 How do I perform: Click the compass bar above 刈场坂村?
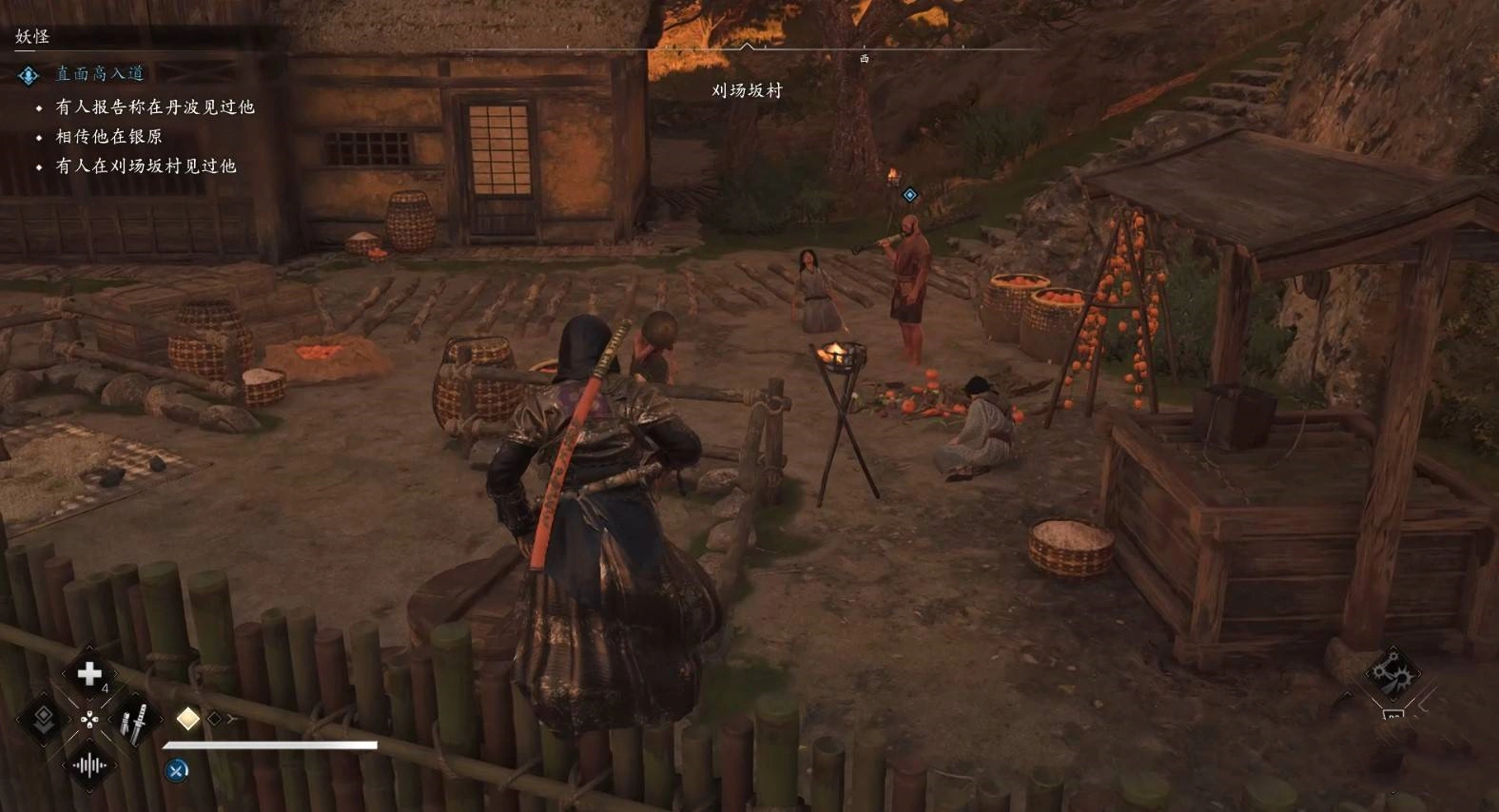[748, 48]
